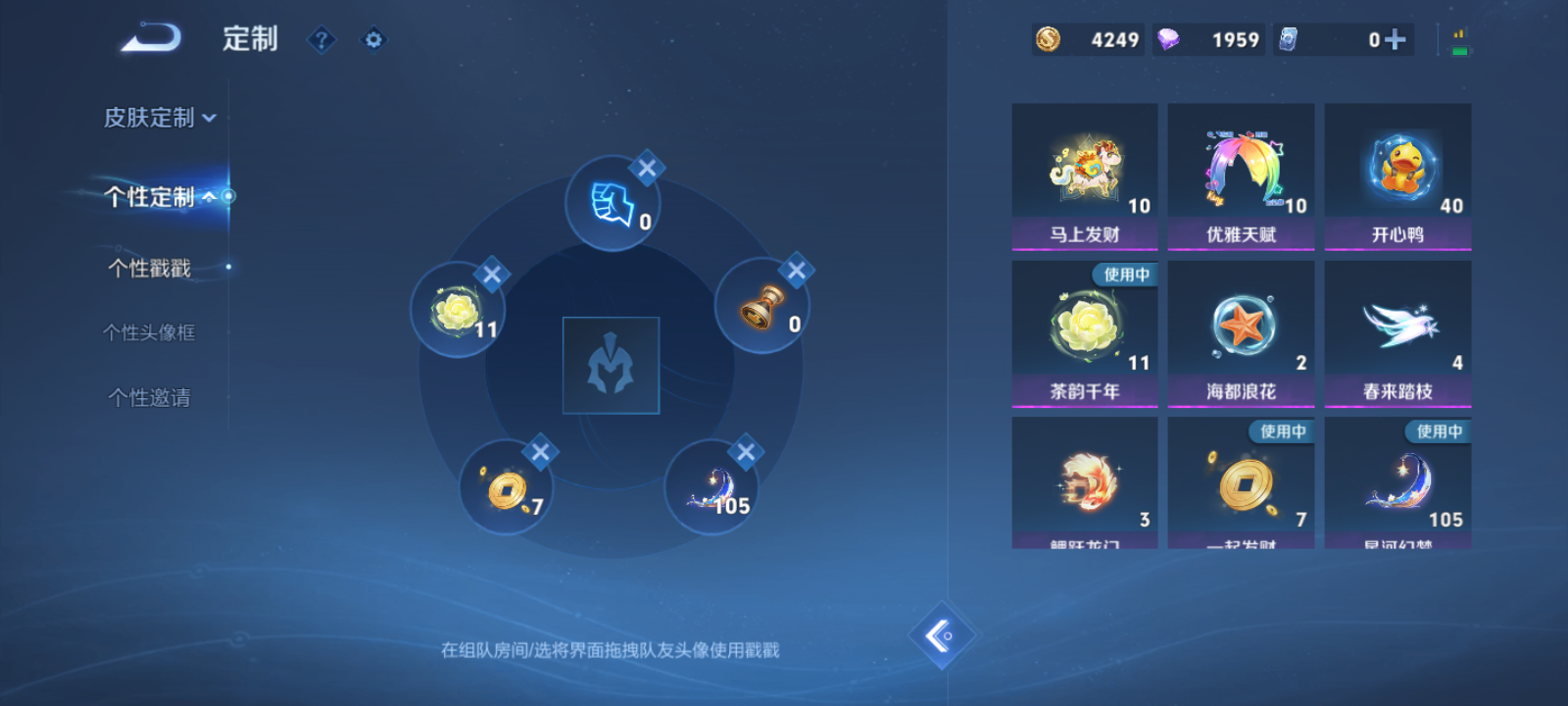1568x706 pixels.
Task: Click the gold coin balance showing 4249
Action: coord(1088,40)
